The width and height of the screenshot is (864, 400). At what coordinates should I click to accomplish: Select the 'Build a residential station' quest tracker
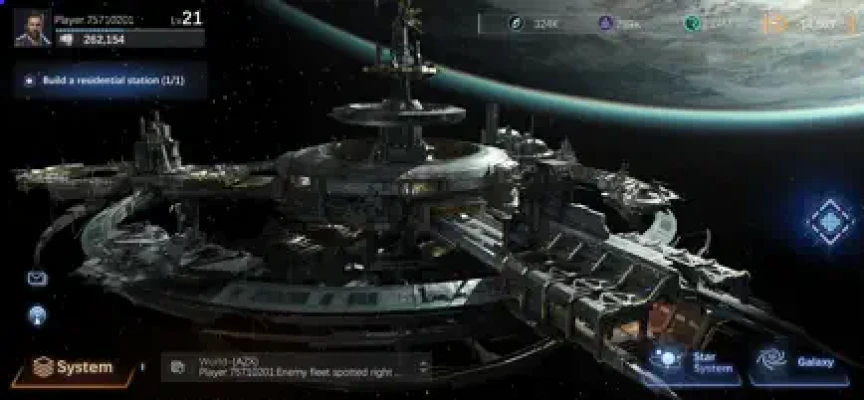pos(110,79)
